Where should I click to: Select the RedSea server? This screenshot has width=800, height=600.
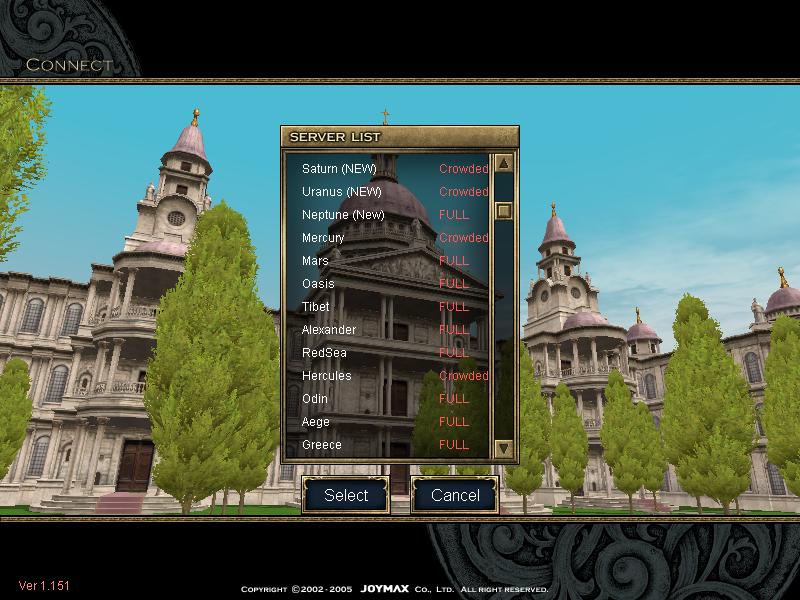point(322,353)
